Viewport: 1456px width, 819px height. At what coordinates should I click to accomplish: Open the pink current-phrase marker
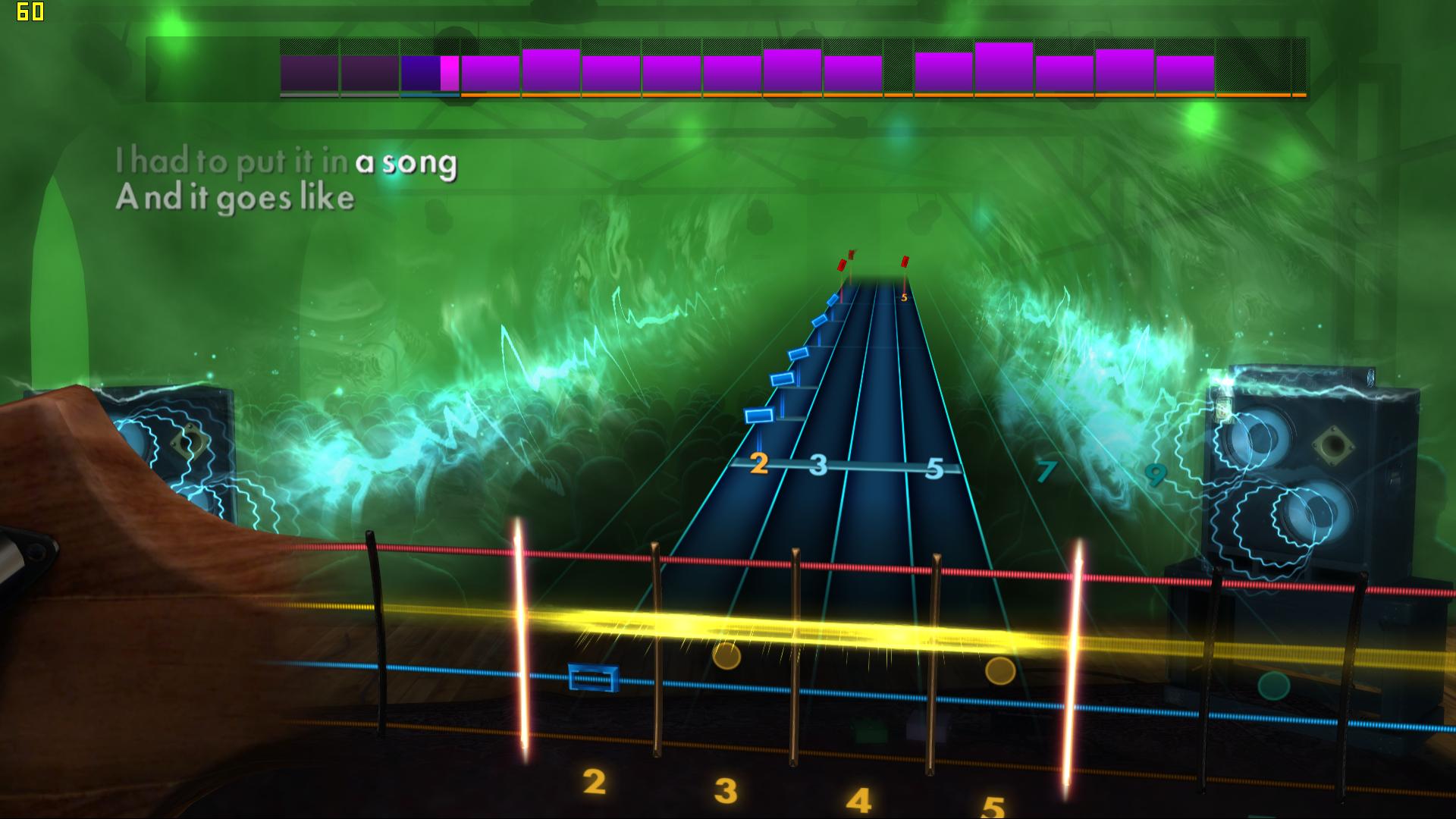[x=450, y=72]
